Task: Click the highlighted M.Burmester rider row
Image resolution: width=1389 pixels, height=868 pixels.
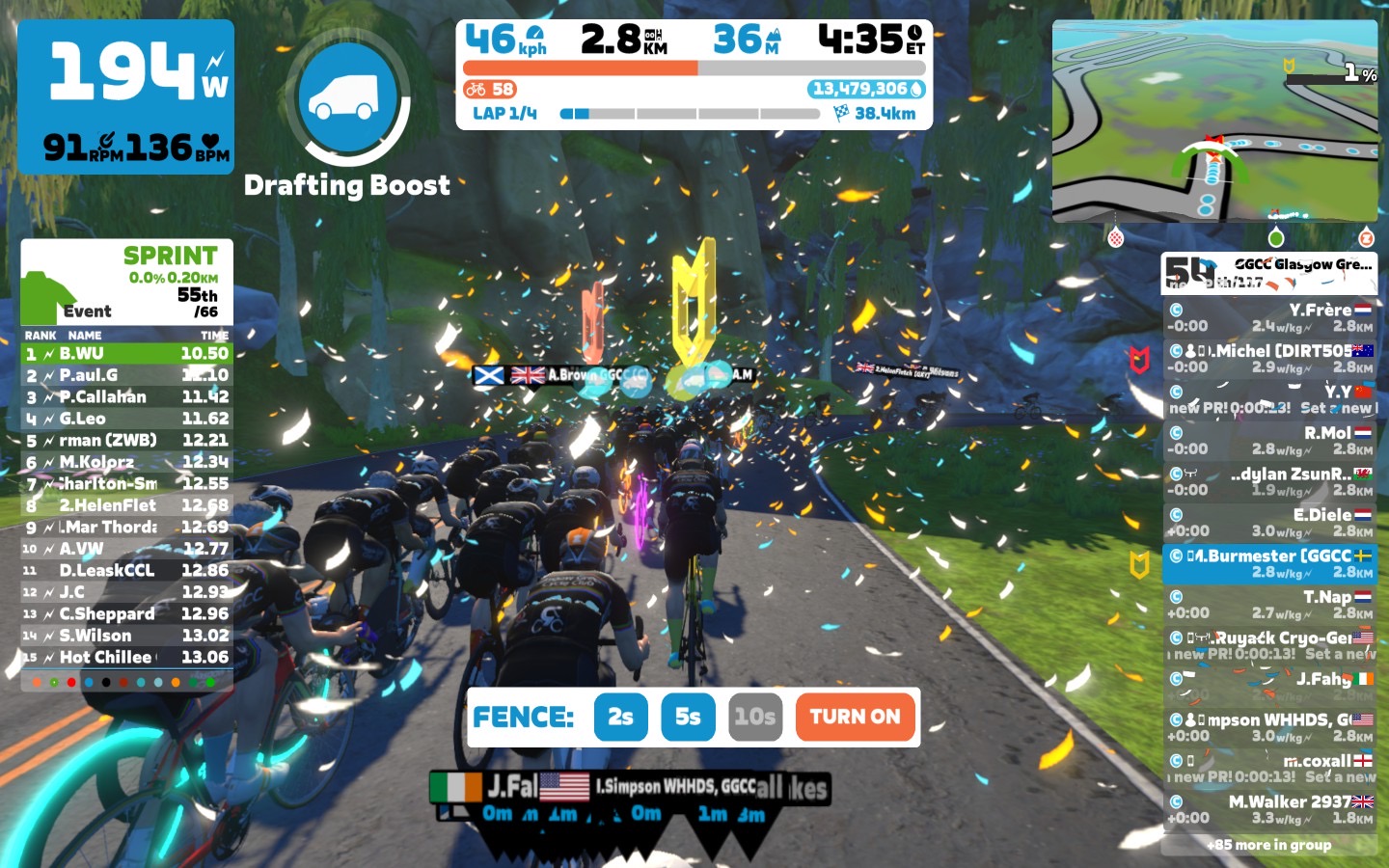Action: pyautogui.click(x=1269, y=563)
